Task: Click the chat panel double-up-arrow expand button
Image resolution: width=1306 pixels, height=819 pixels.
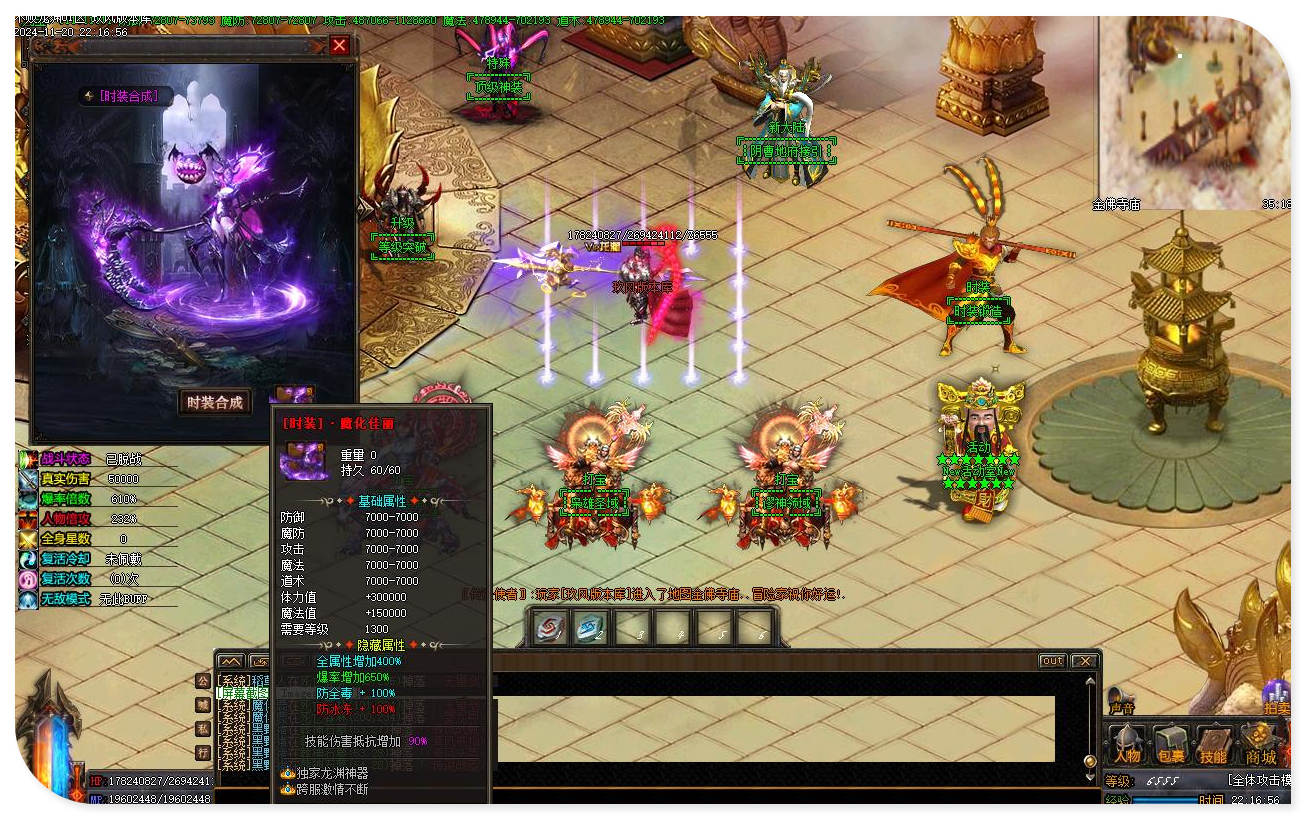Action: (x=231, y=661)
